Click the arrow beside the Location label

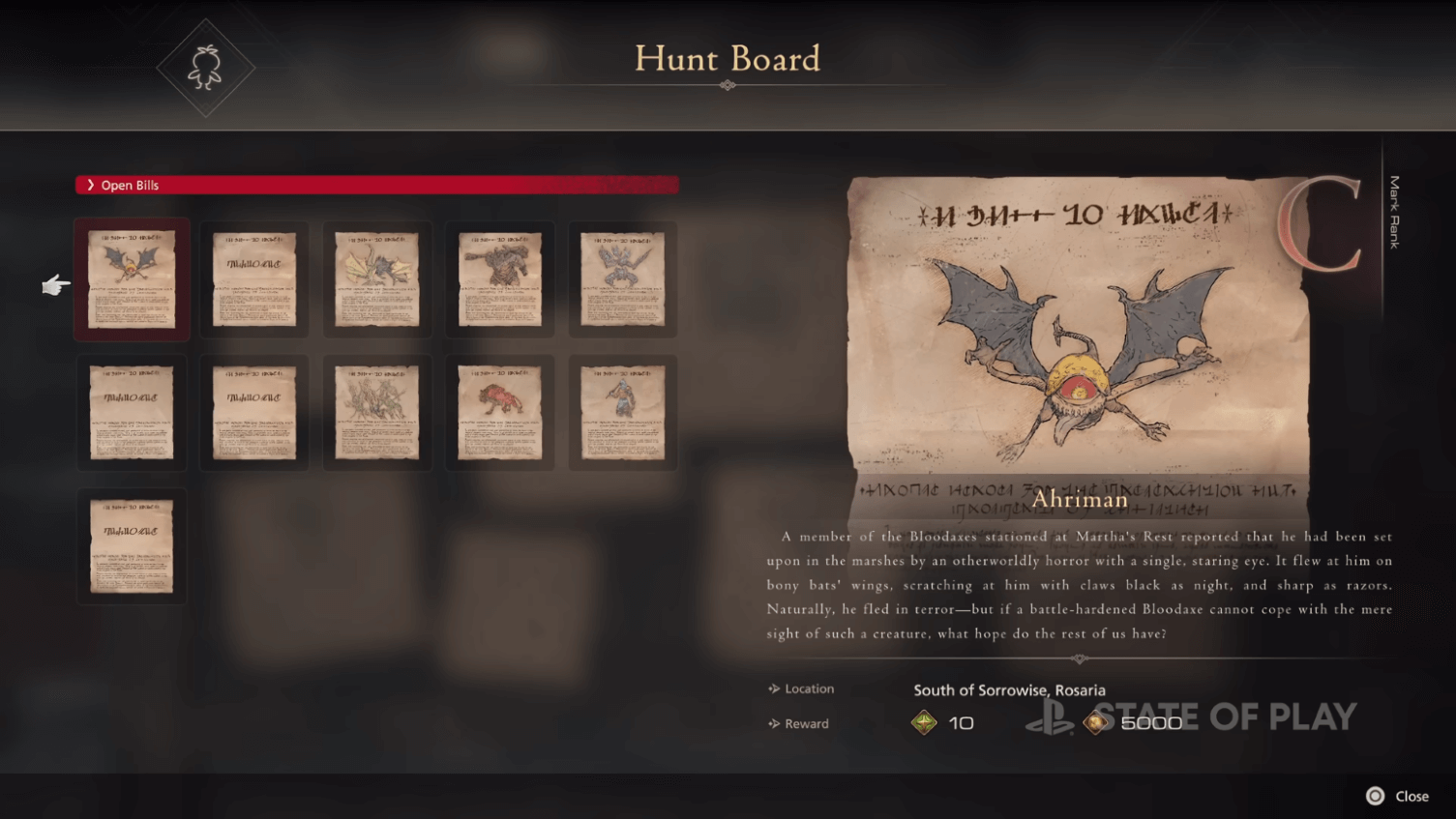point(772,688)
